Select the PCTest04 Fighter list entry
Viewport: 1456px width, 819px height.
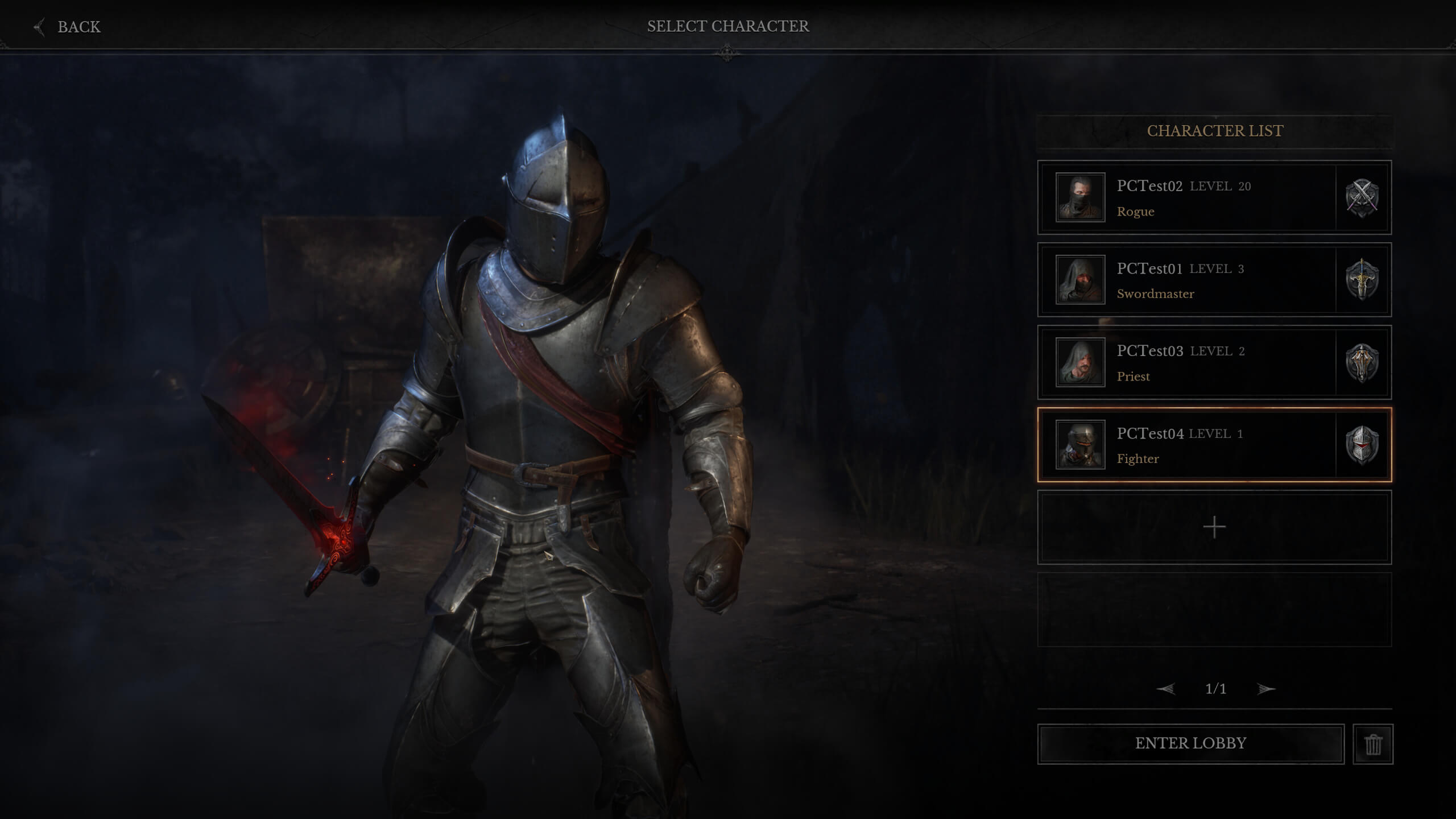pos(1194,445)
